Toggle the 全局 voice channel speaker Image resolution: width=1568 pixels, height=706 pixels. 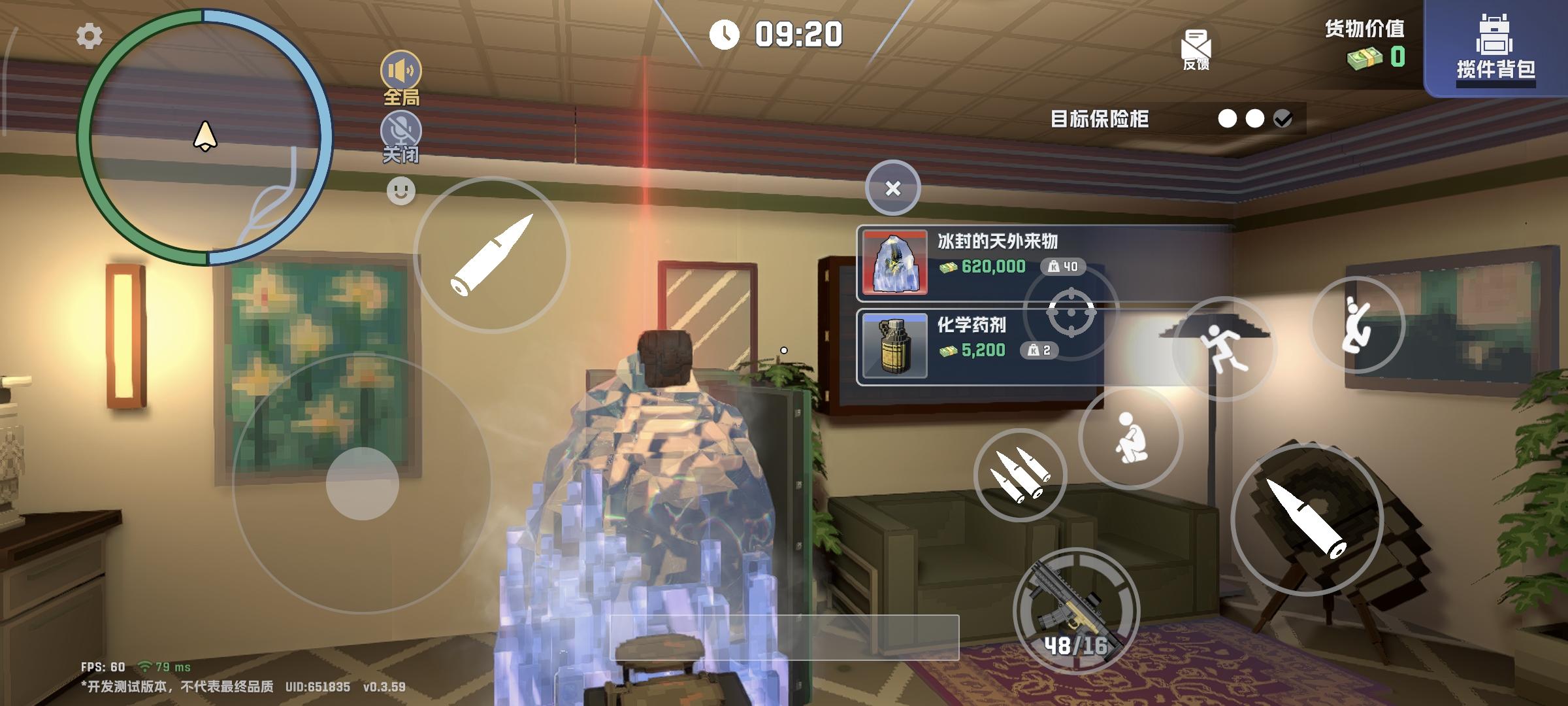pos(401,69)
